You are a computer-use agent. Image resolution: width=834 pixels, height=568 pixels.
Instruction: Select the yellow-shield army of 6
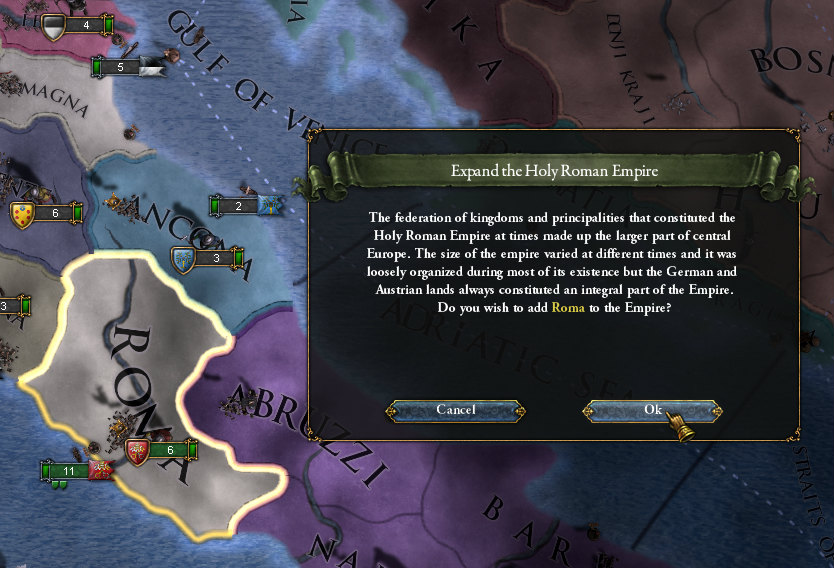pyautogui.click(x=46, y=213)
